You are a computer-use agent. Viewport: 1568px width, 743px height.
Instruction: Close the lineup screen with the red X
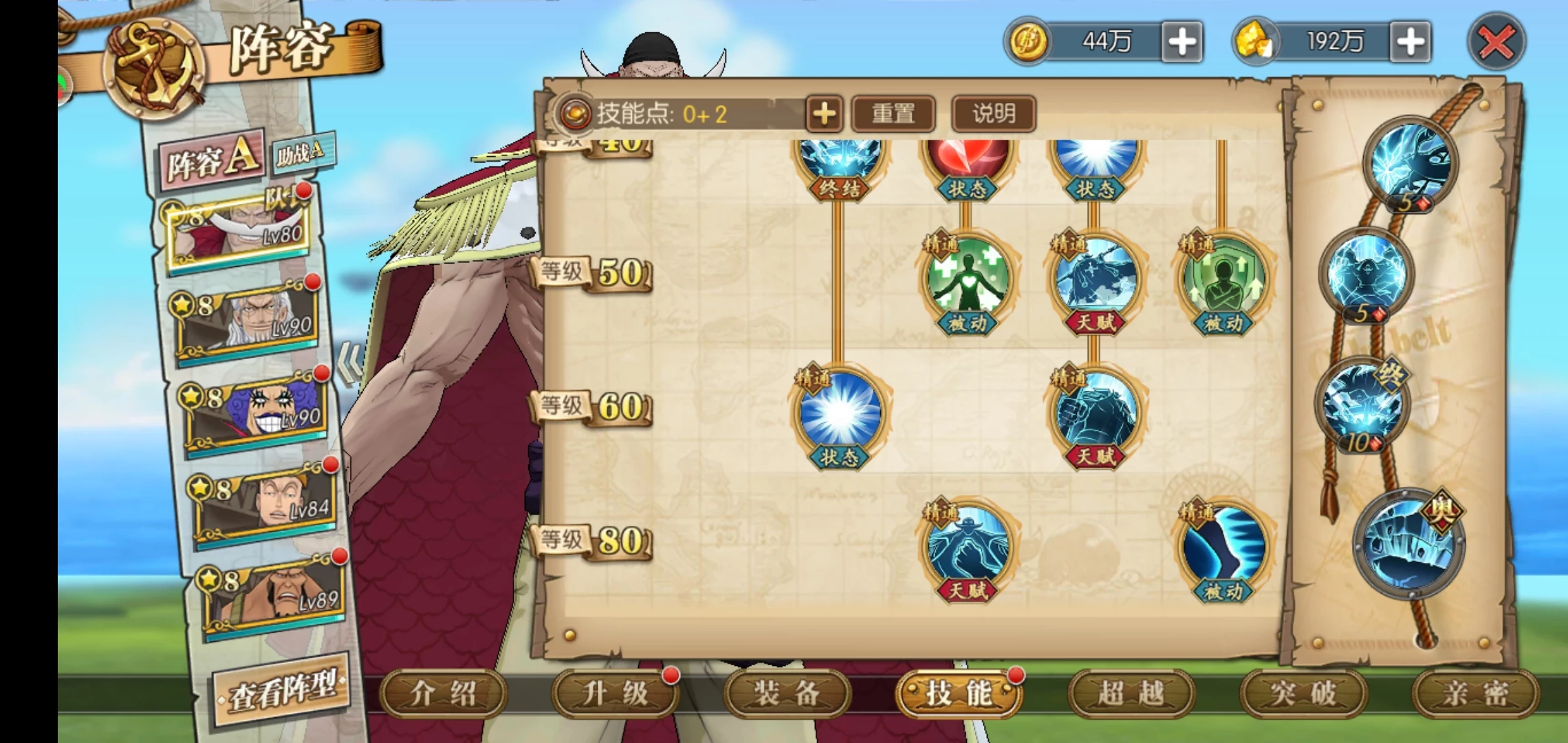coord(1496,43)
